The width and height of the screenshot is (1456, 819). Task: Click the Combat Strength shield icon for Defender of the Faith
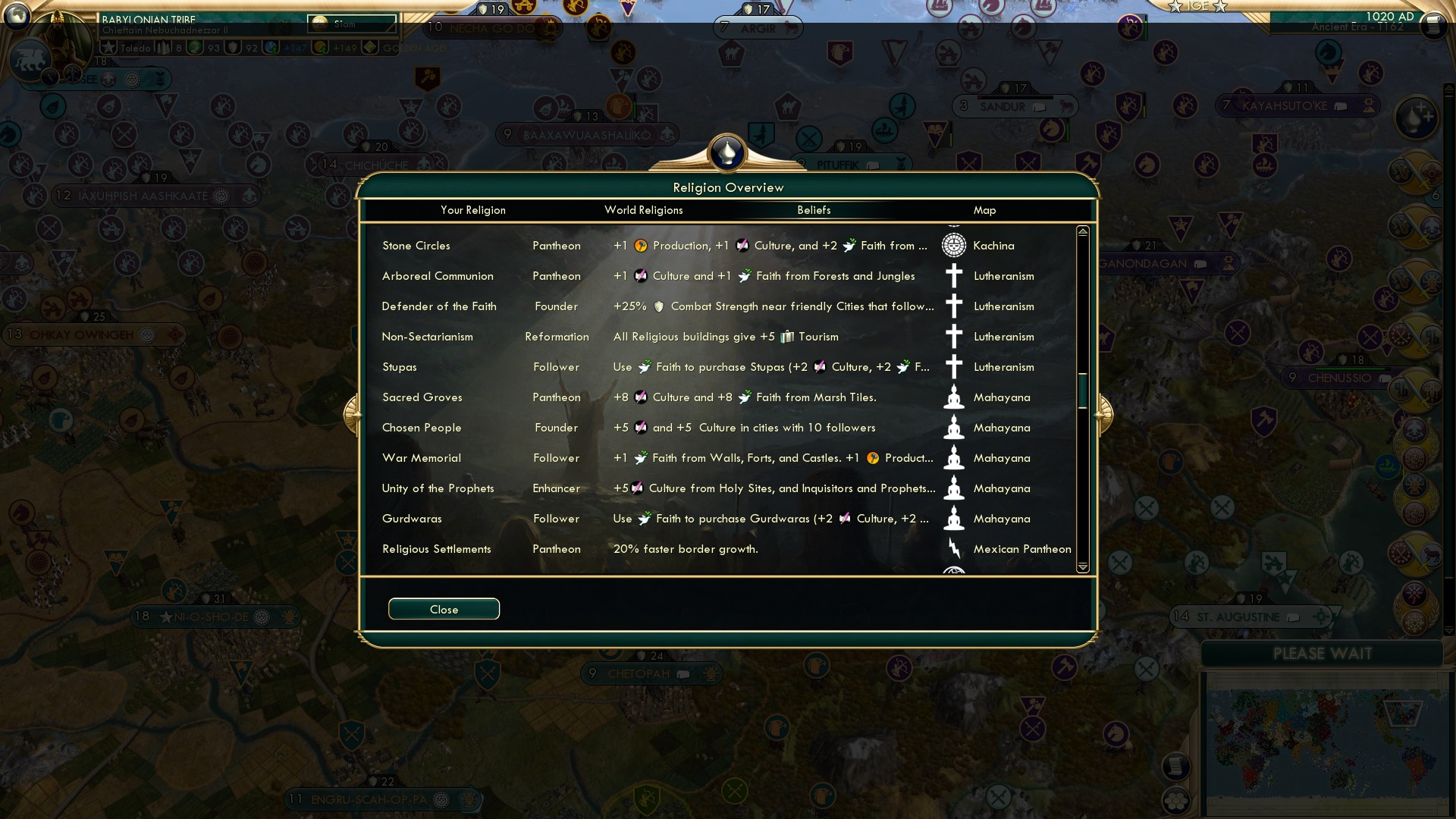[x=659, y=306]
